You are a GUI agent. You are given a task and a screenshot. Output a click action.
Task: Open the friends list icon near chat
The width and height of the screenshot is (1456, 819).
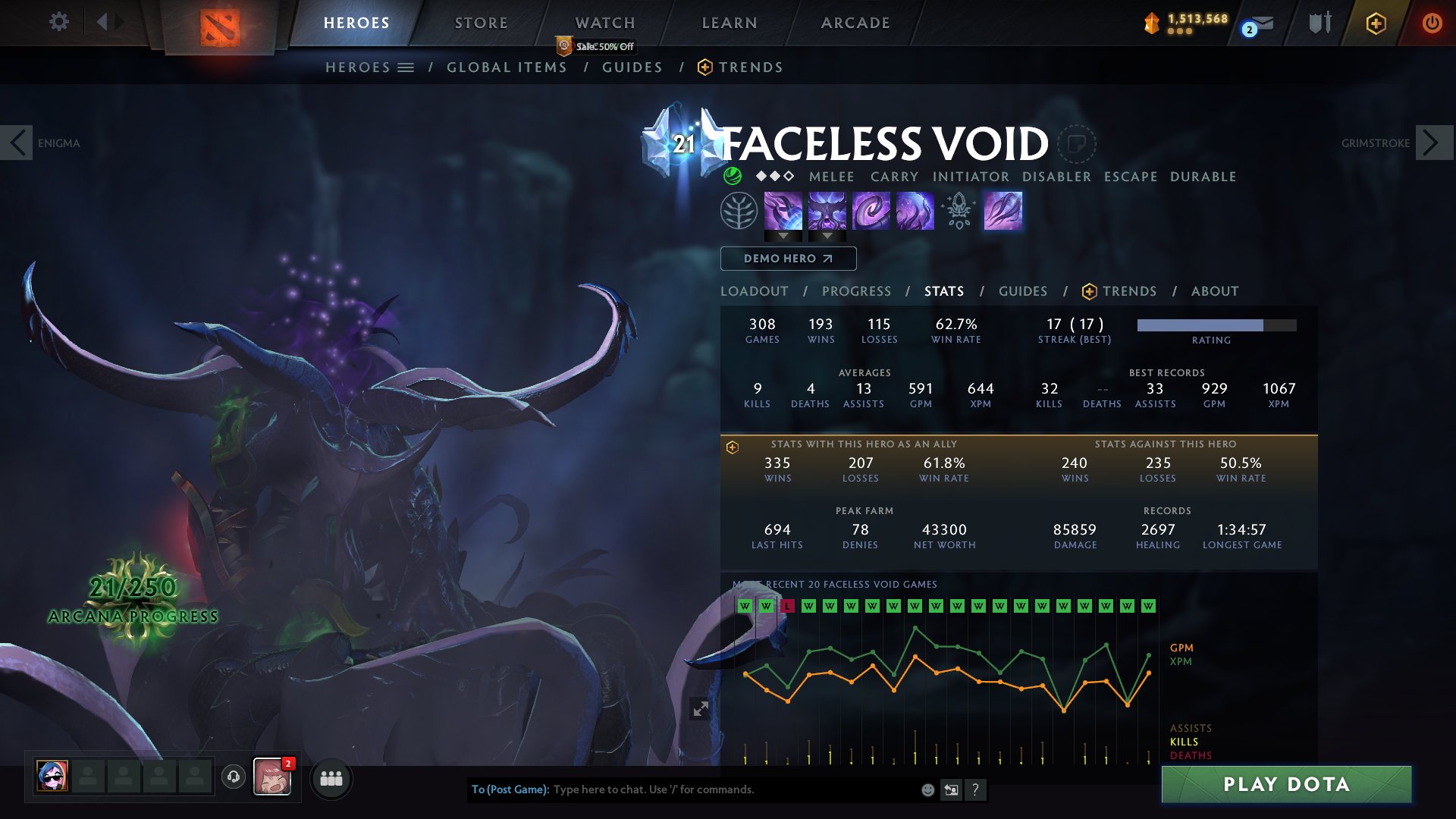click(331, 778)
